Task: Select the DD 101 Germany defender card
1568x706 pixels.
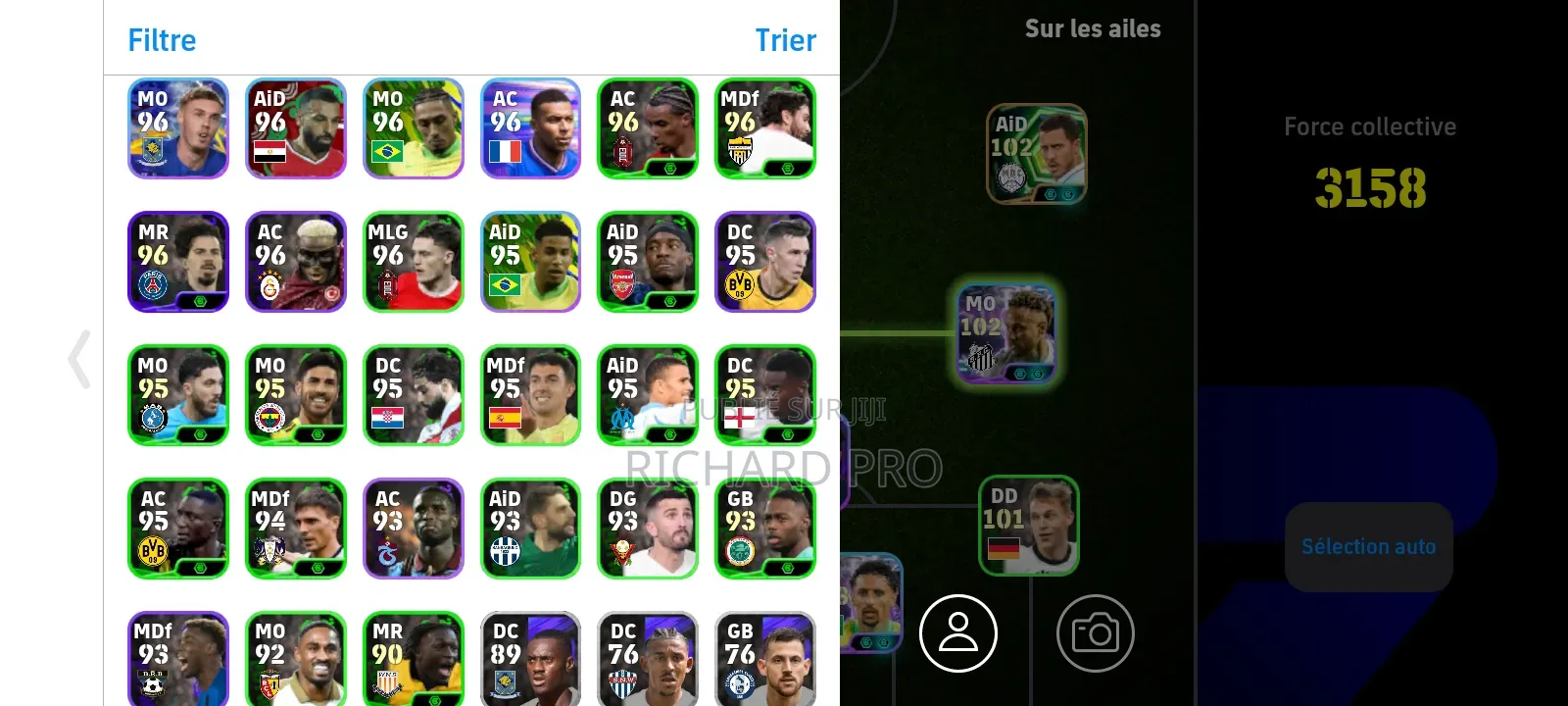Action: coord(1028,527)
